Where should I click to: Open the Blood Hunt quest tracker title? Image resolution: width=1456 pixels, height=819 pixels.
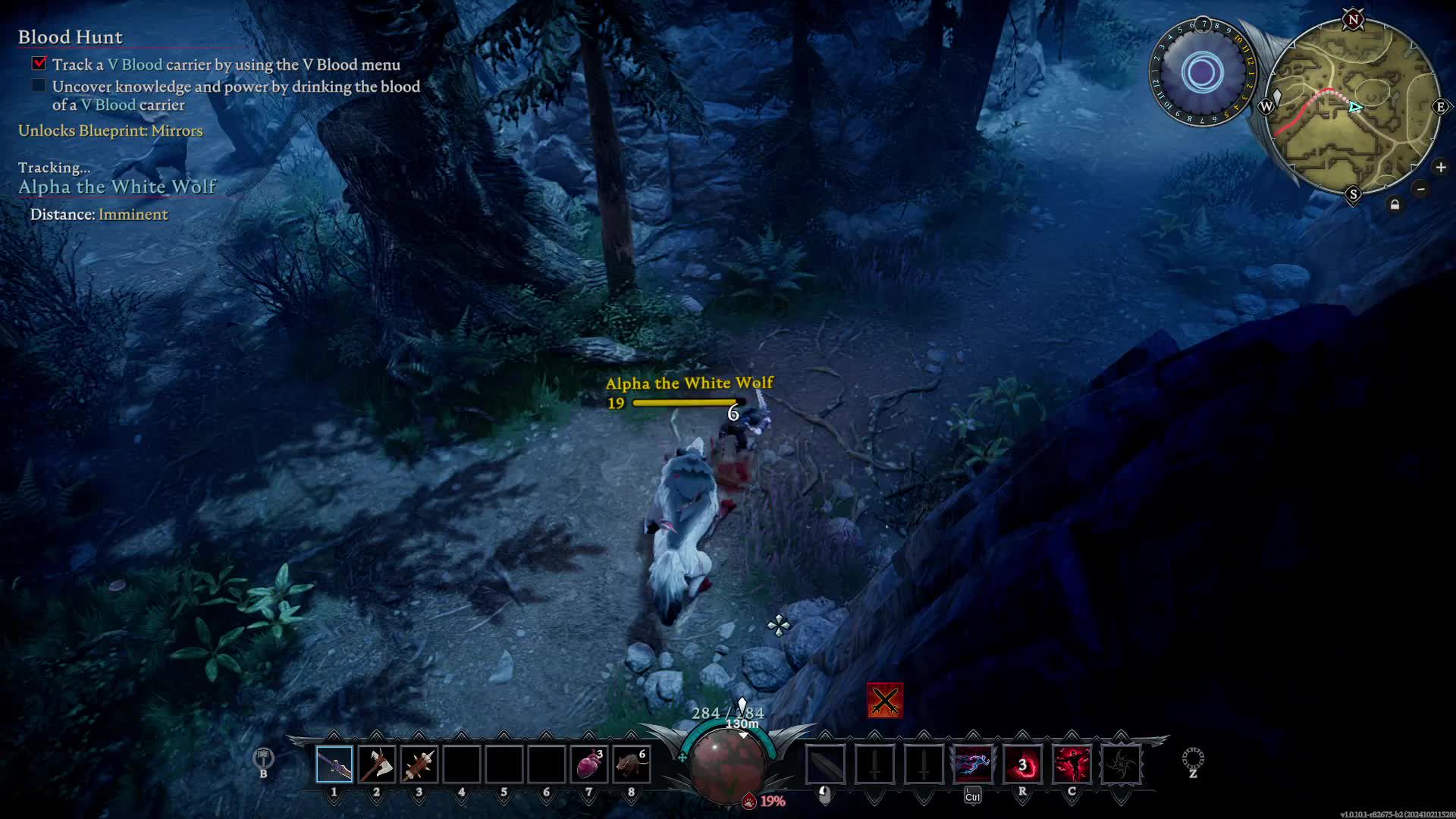point(71,37)
